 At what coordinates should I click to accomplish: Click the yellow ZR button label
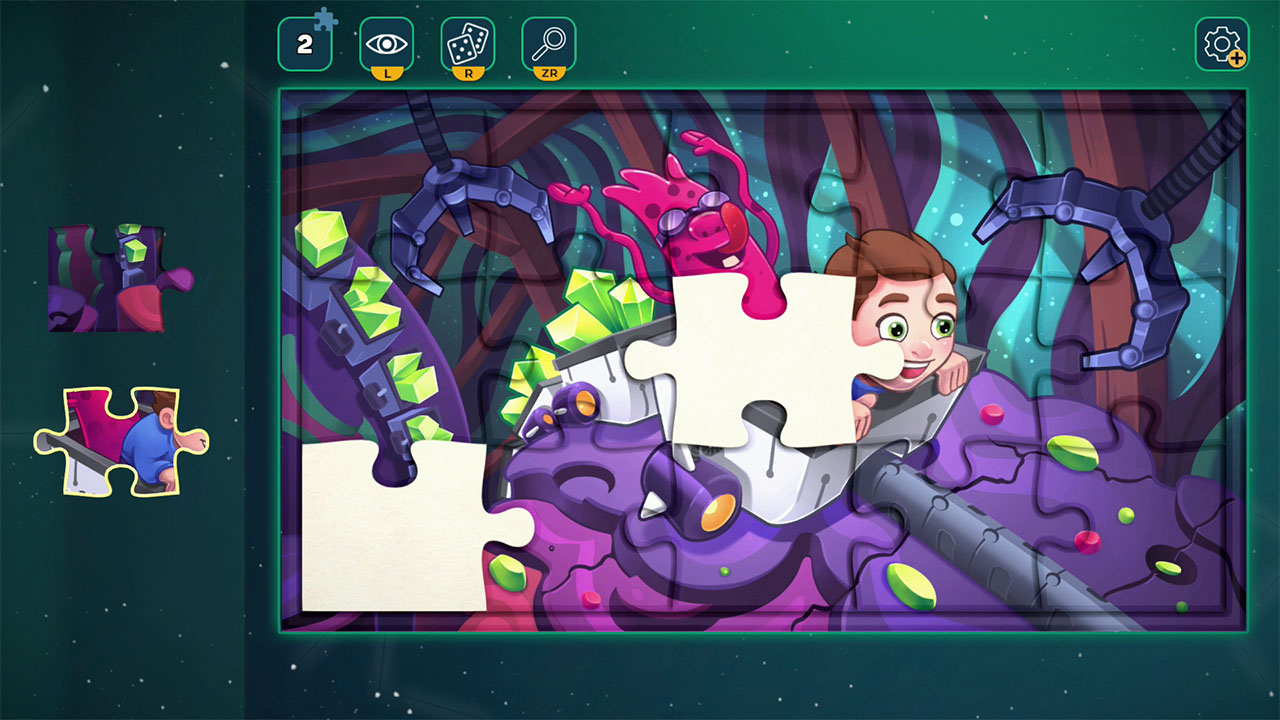[550, 70]
